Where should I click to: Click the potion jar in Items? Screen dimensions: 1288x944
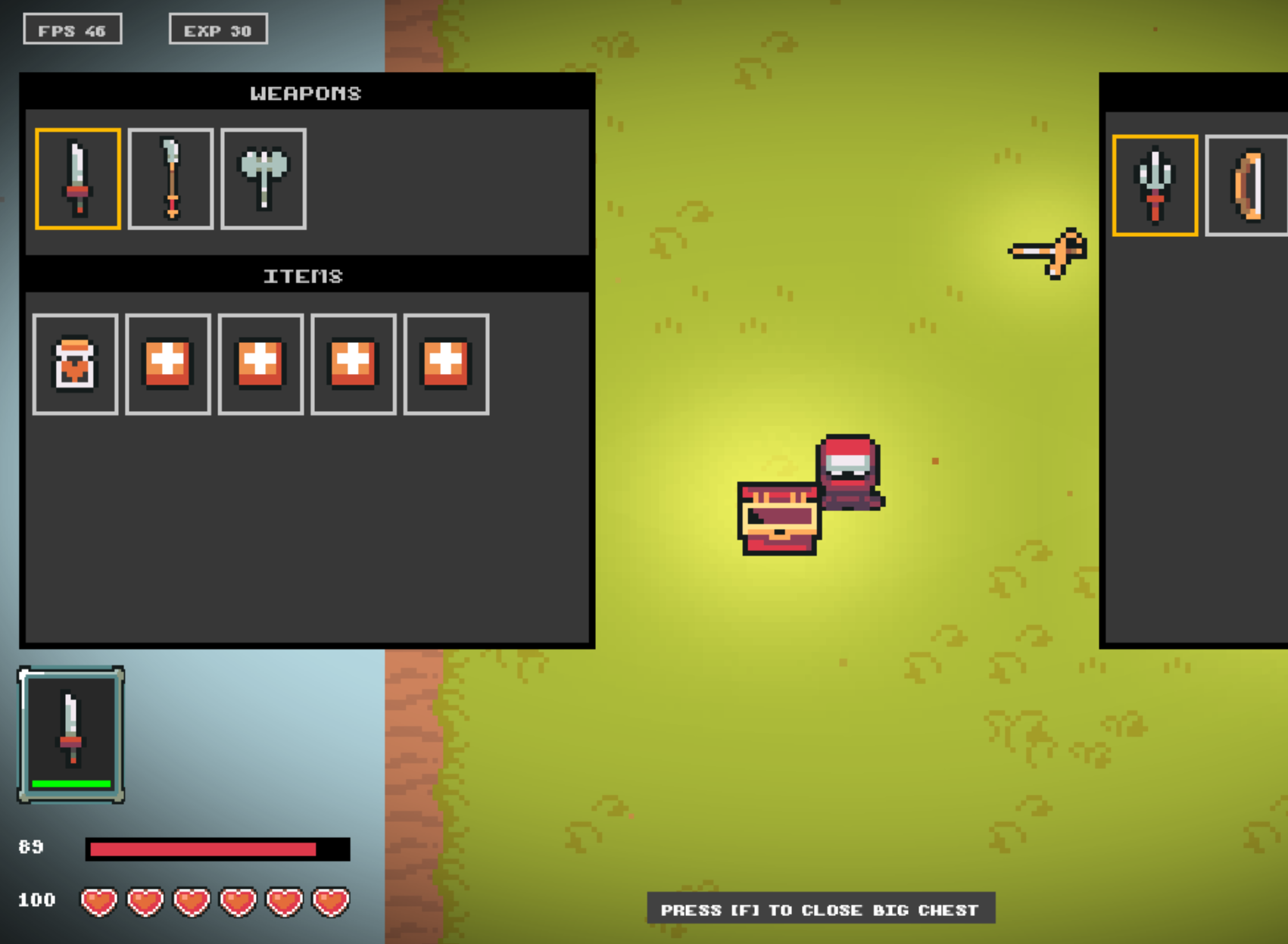(x=74, y=365)
